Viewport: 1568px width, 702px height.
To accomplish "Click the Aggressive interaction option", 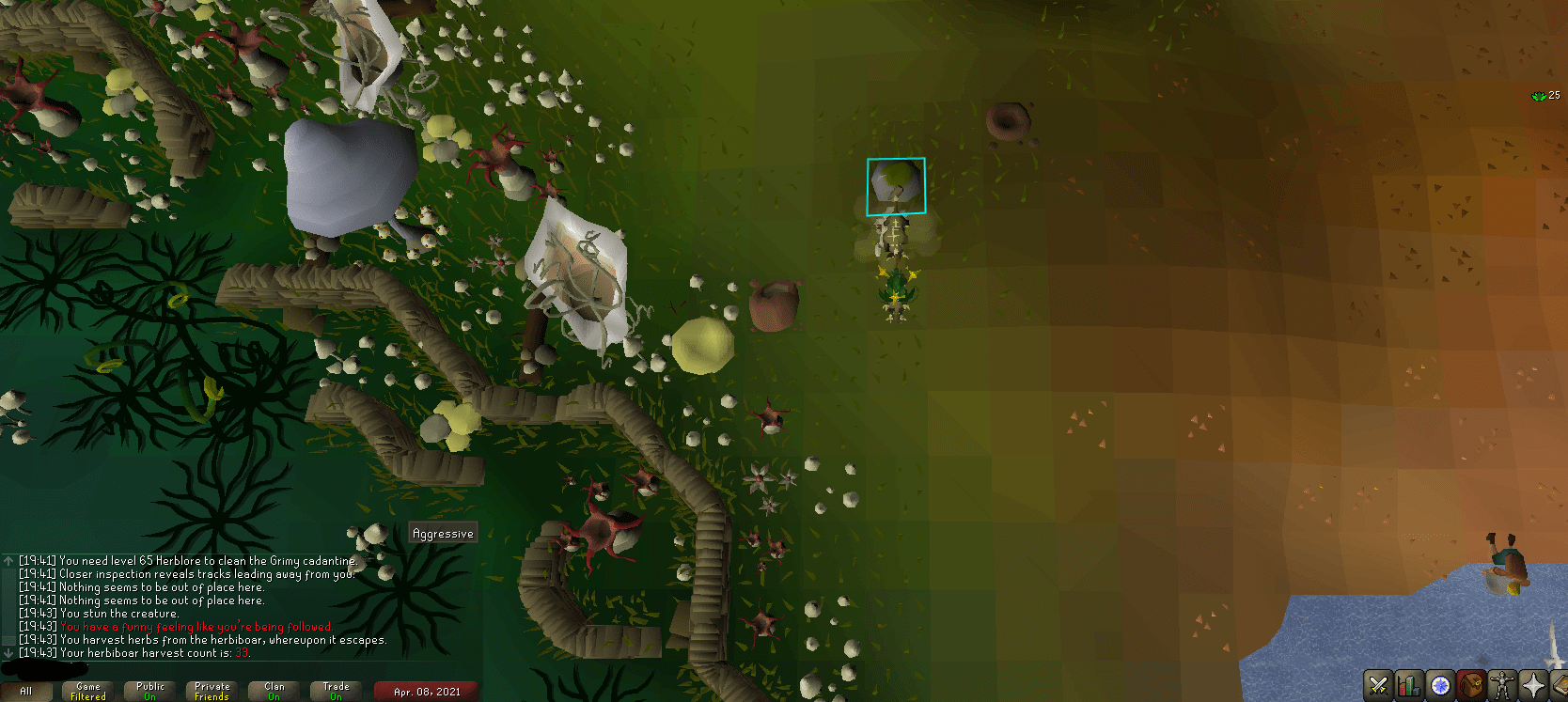I will coord(442,532).
